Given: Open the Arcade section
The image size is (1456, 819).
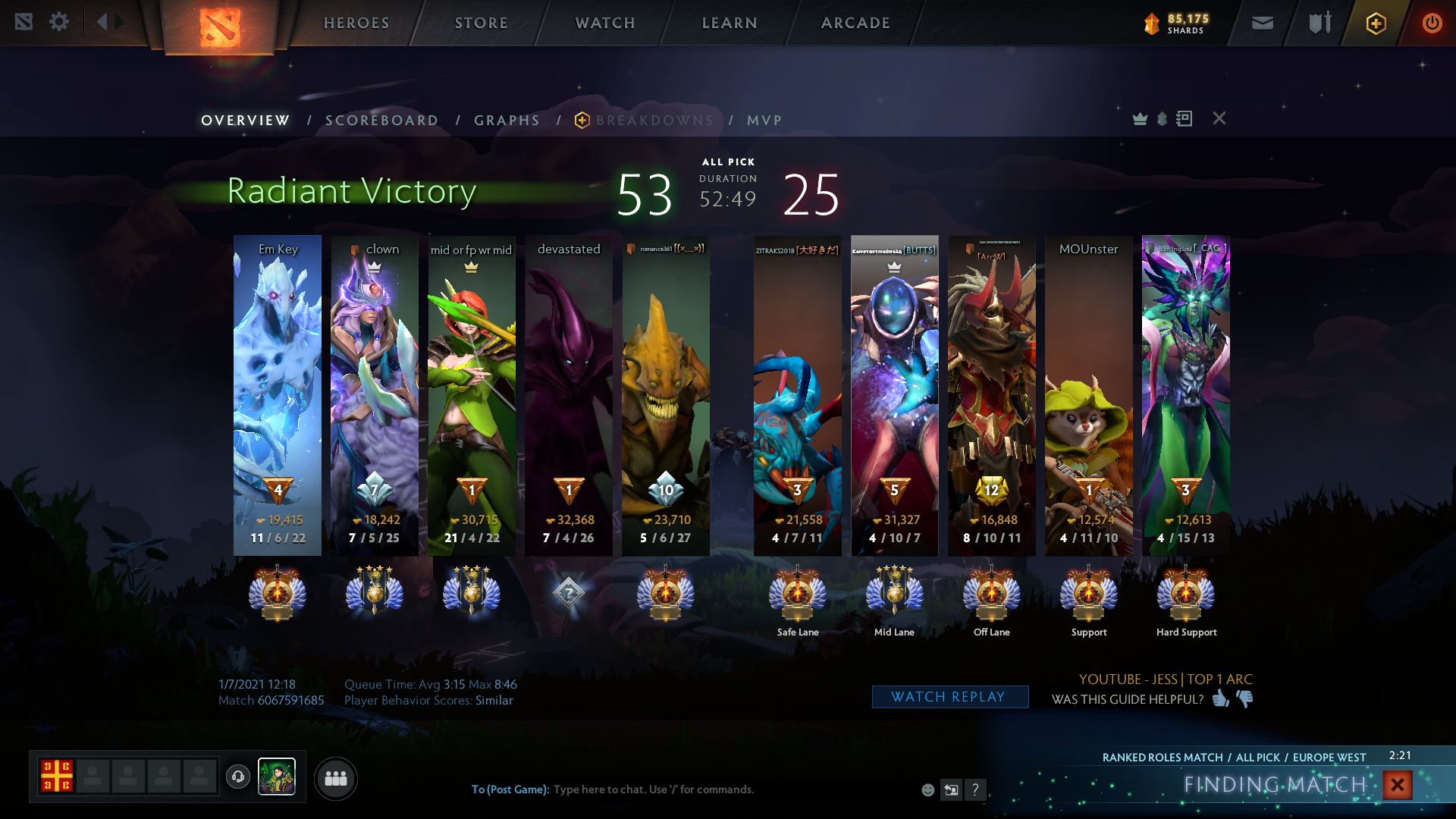Looking at the screenshot, I should coord(855,23).
